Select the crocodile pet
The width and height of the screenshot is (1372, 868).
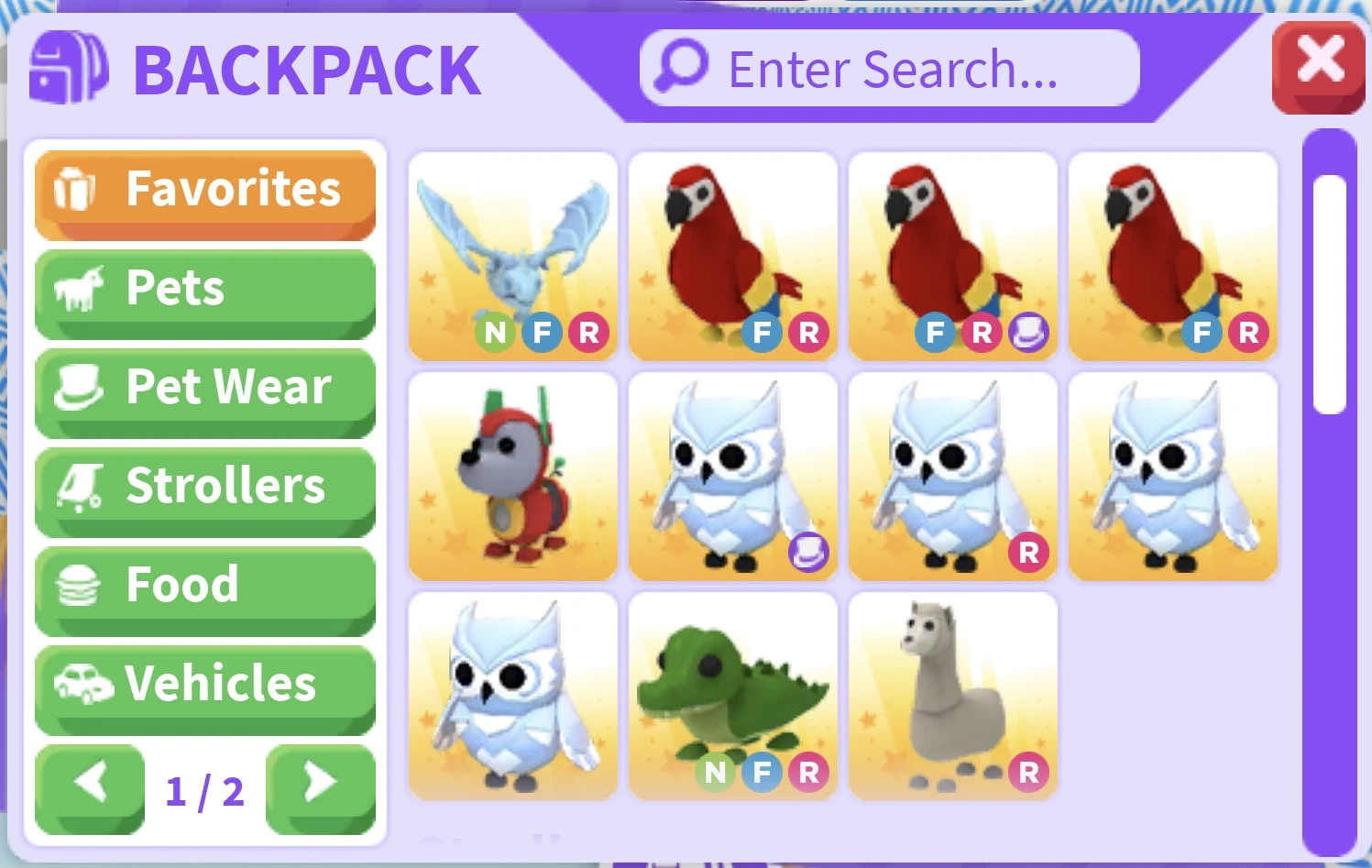point(733,697)
